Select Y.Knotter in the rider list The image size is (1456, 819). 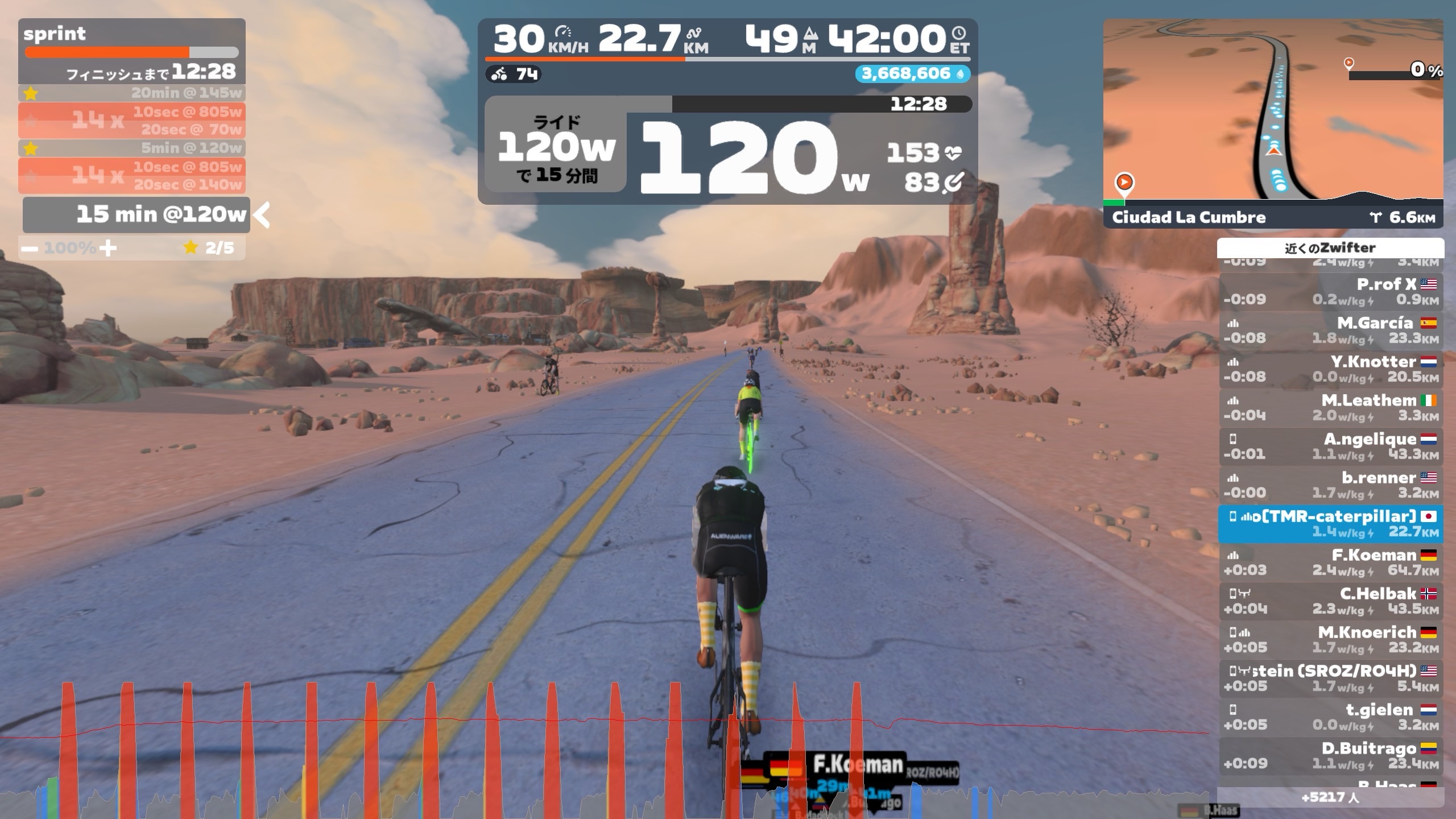tap(1330, 369)
